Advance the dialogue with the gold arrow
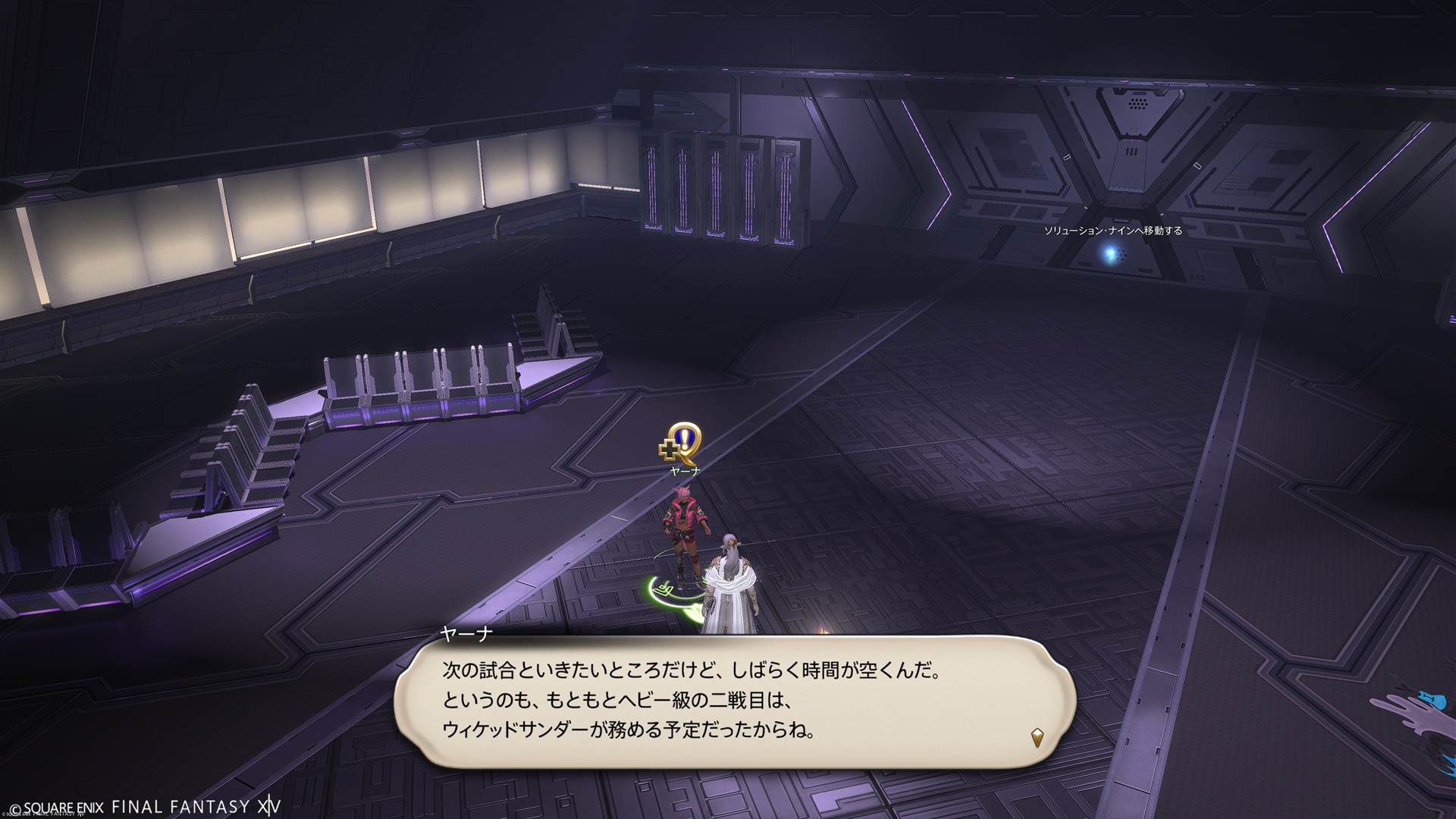 [x=1037, y=736]
